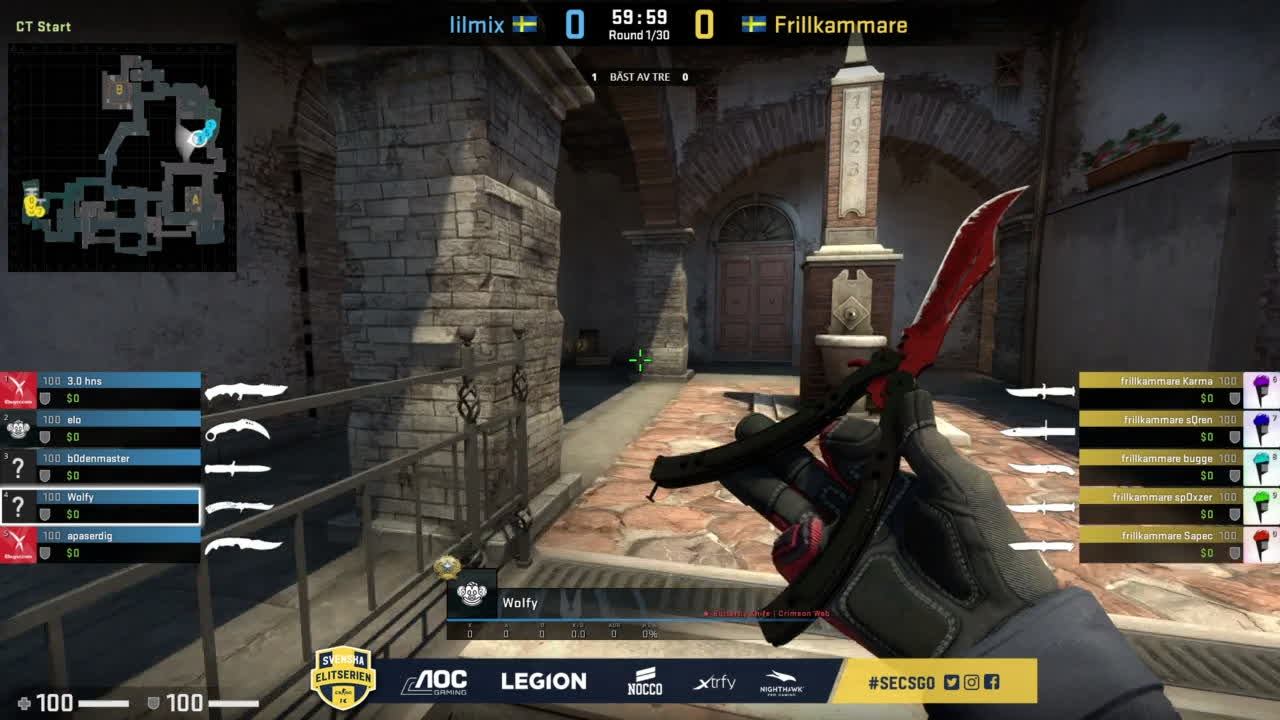Screen dimensions: 1280x720
Task: Click the red avatar beside frillkammare Sapec
Action: tap(1261, 544)
